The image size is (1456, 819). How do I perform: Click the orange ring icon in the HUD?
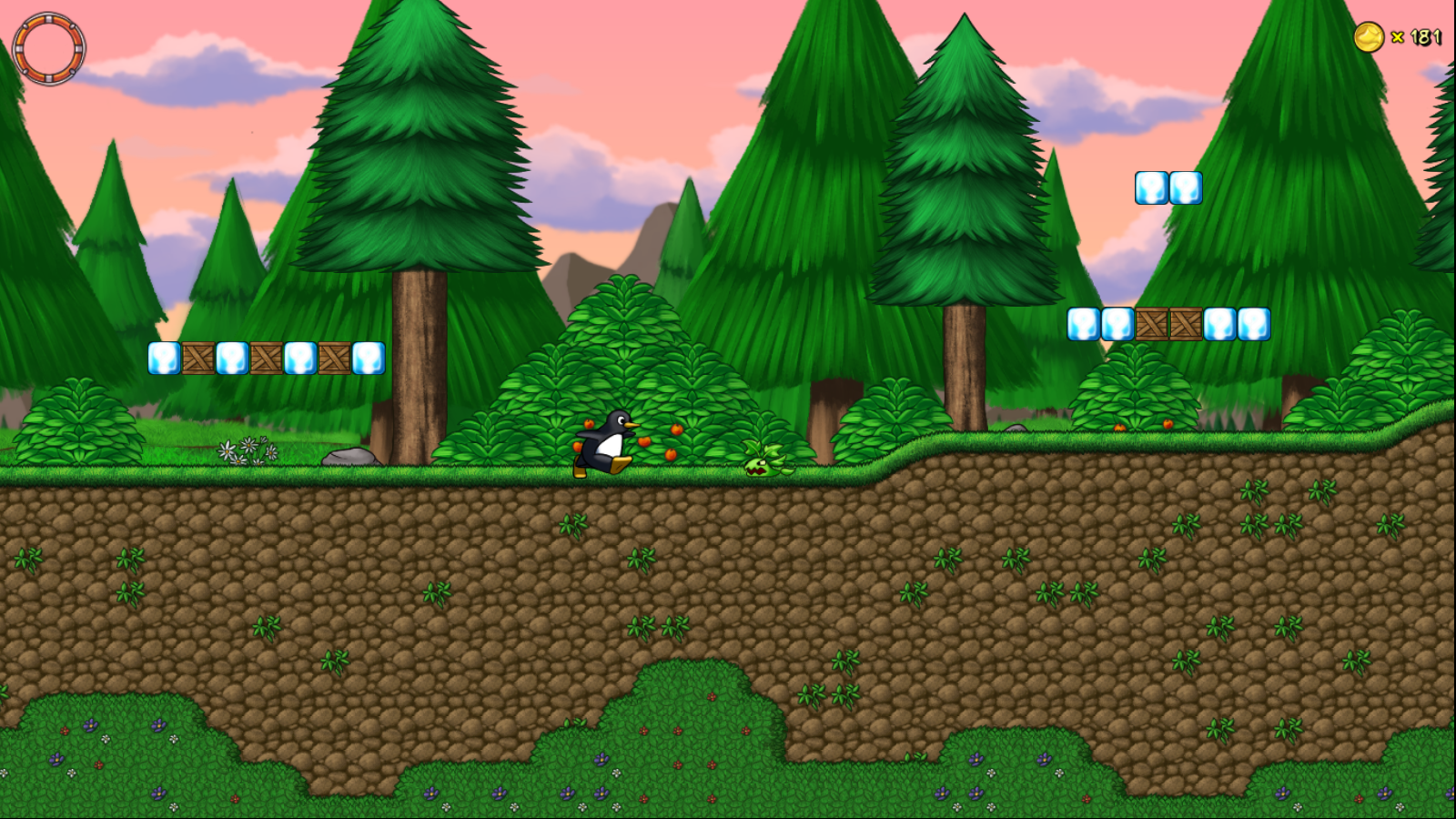49,48
